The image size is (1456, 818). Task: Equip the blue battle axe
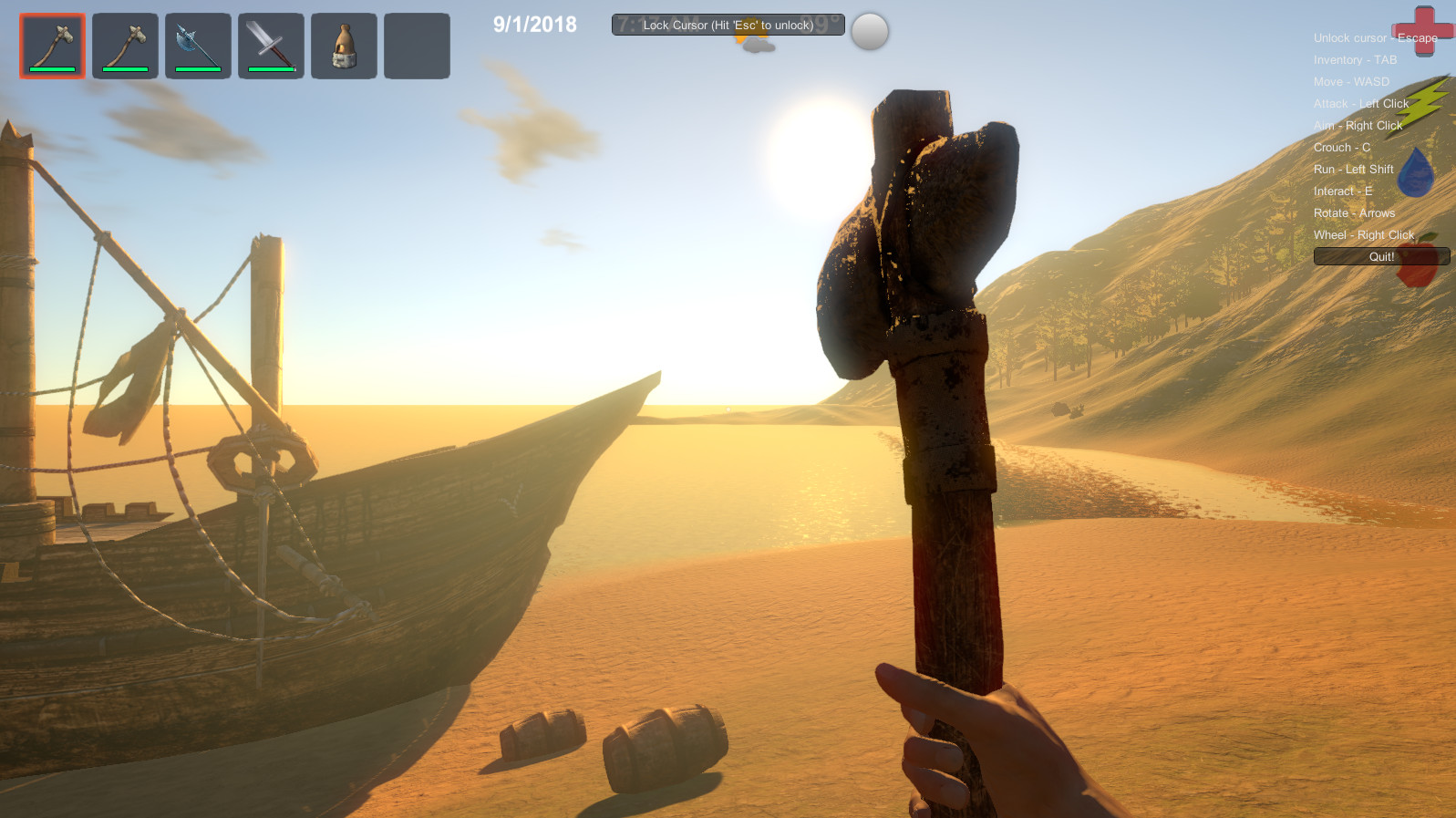coord(198,46)
